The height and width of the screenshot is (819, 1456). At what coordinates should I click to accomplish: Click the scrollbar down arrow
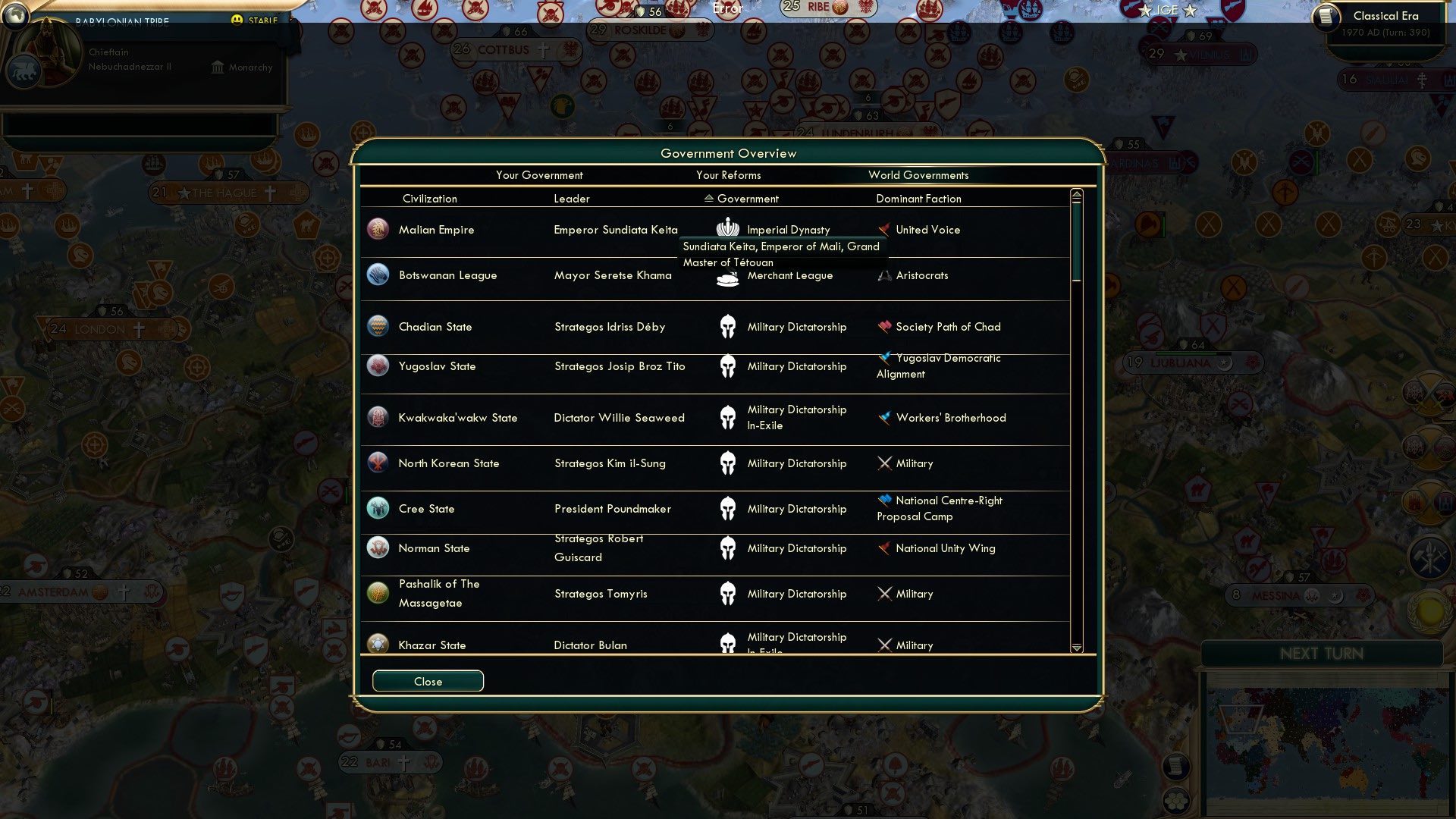coord(1075,649)
